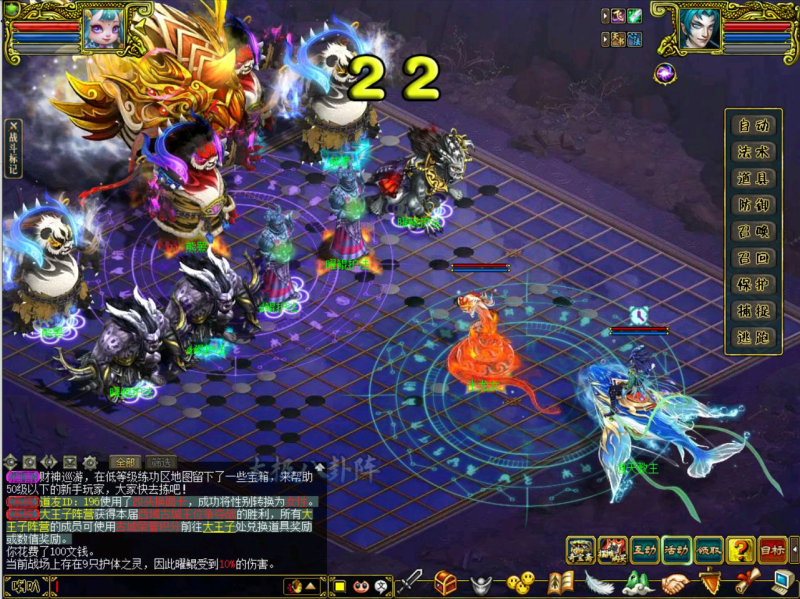Toggle the 战斗标记 battle marker panel
Image resolution: width=800 pixels, height=599 pixels.
tap(13, 148)
